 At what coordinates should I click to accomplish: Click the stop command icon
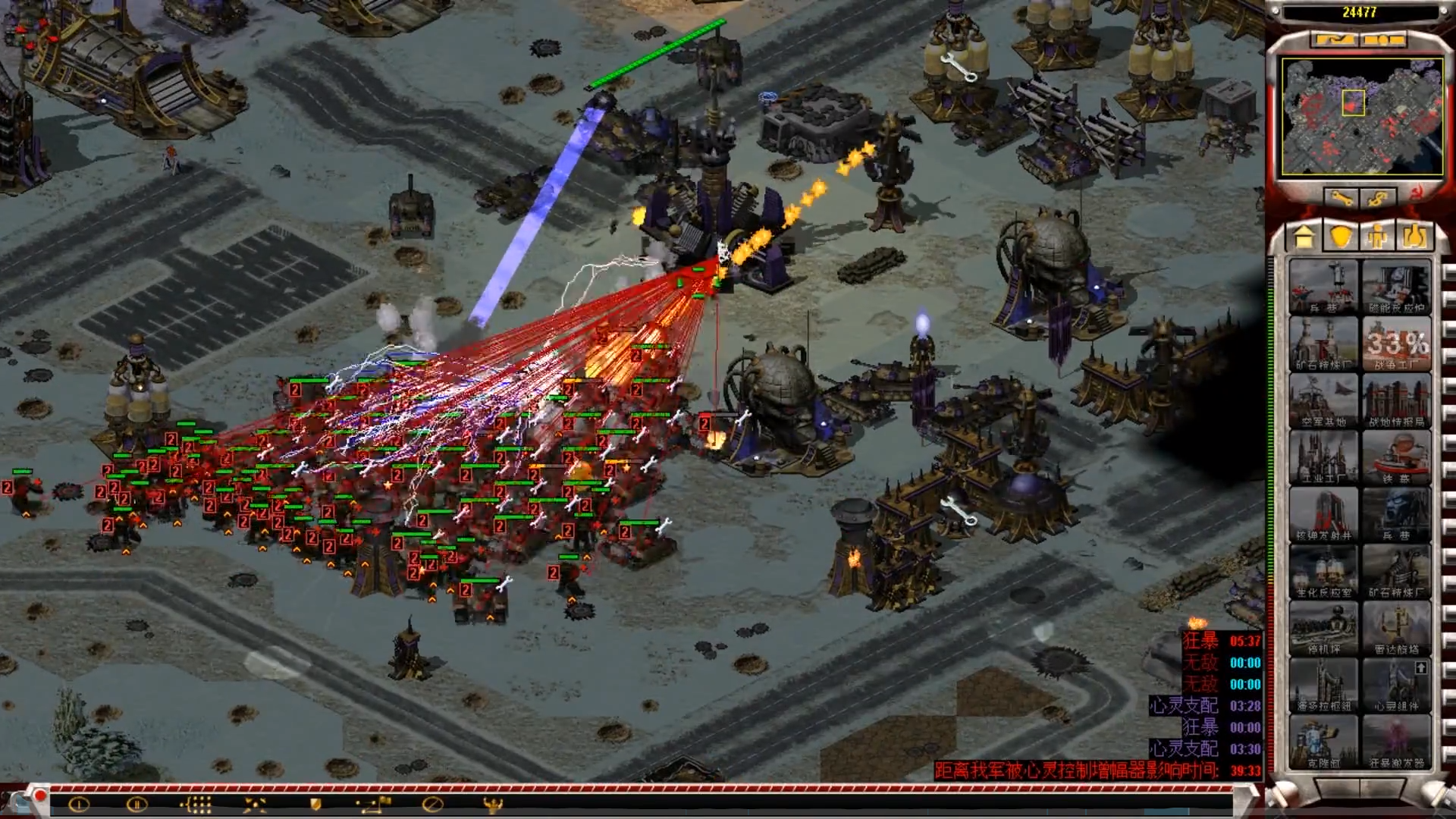(432, 805)
